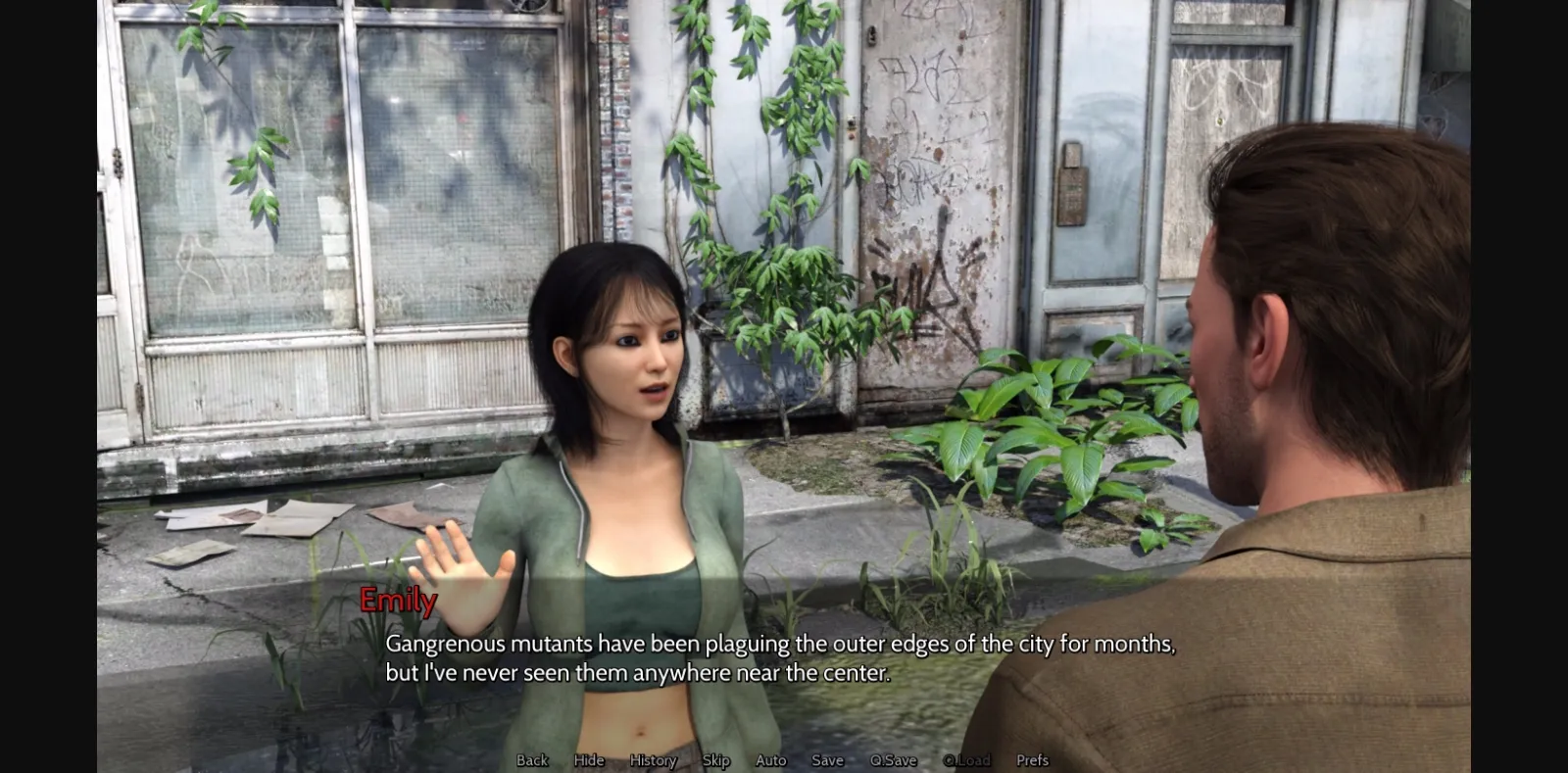Select Save from the quick menu
Screen dimensions: 1568x773
click(x=827, y=759)
